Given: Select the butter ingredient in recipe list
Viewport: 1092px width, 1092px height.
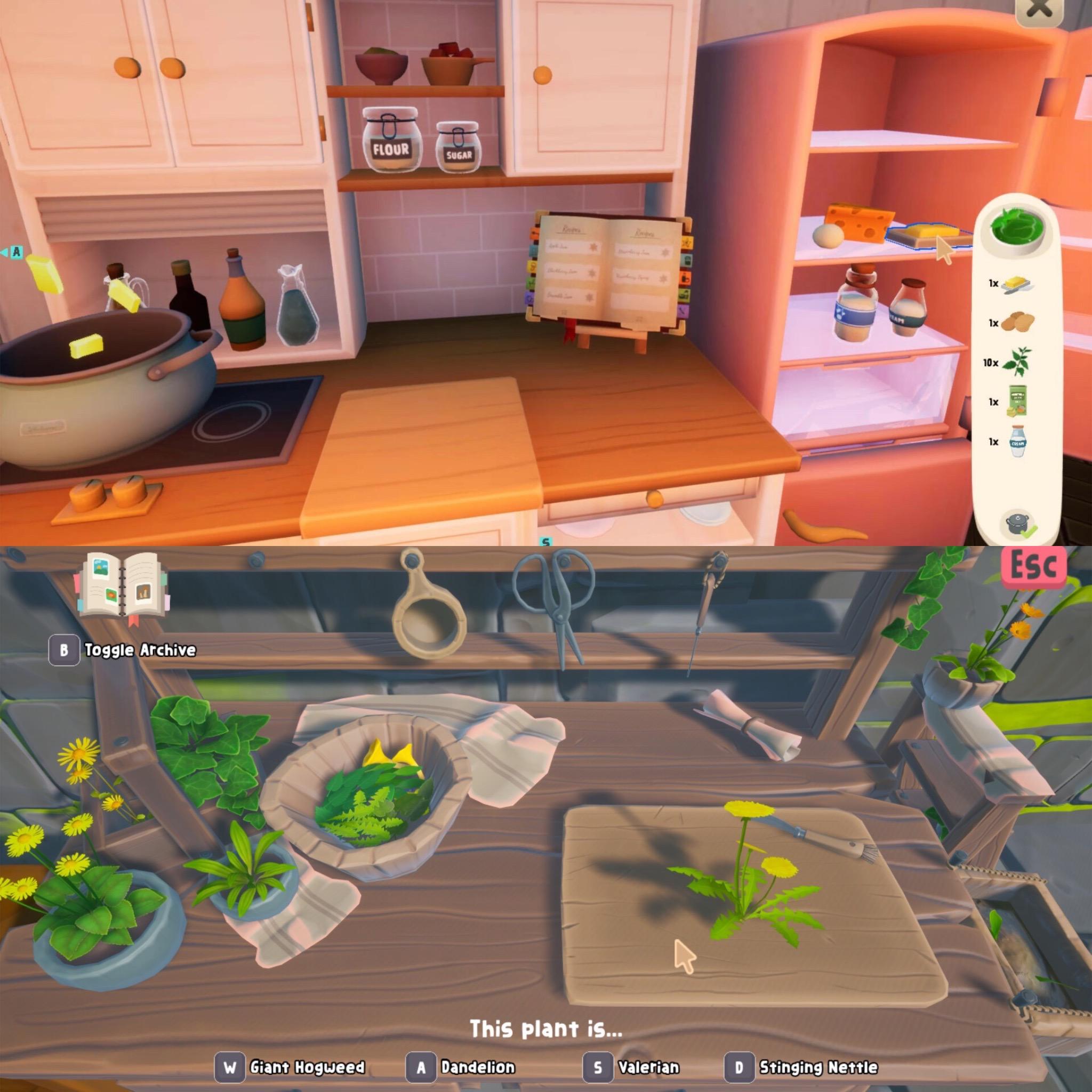Looking at the screenshot, I should click(x=1017, y=284).
